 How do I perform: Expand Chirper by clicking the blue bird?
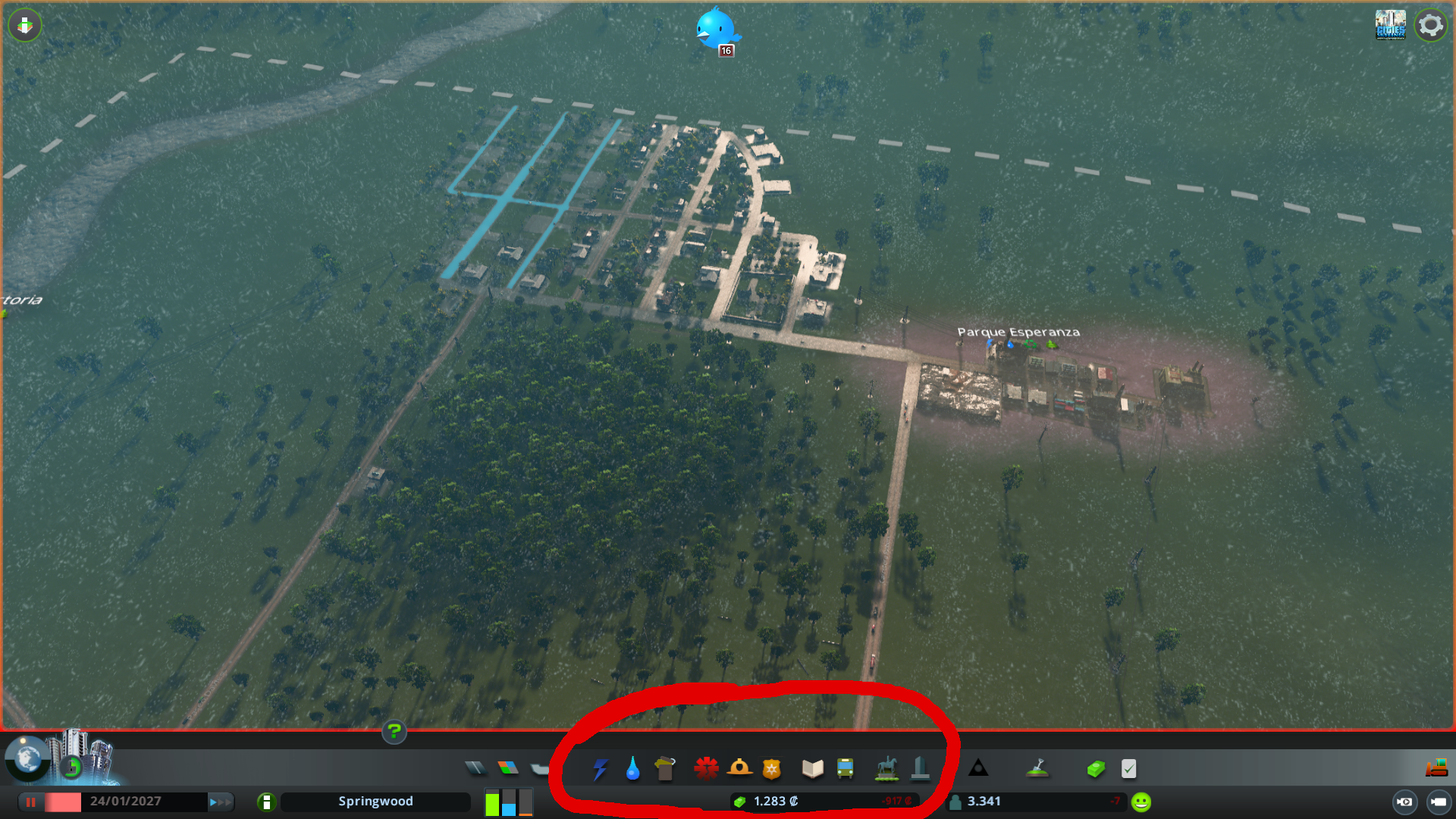coord(716,29)
